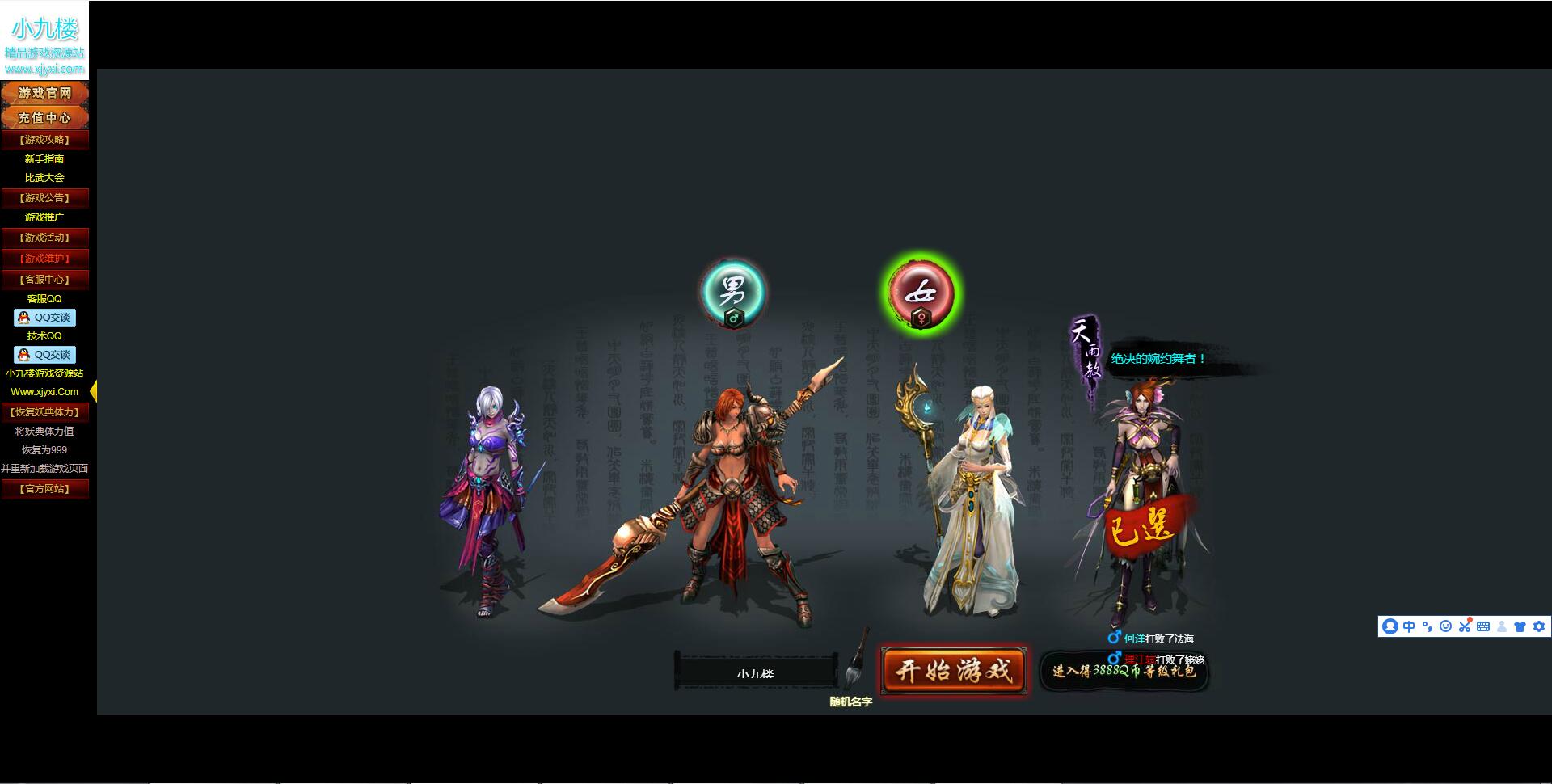Collapse the sidebar using the yellow arrow
The image size is (1552, 784).
[x=92, y=391]
